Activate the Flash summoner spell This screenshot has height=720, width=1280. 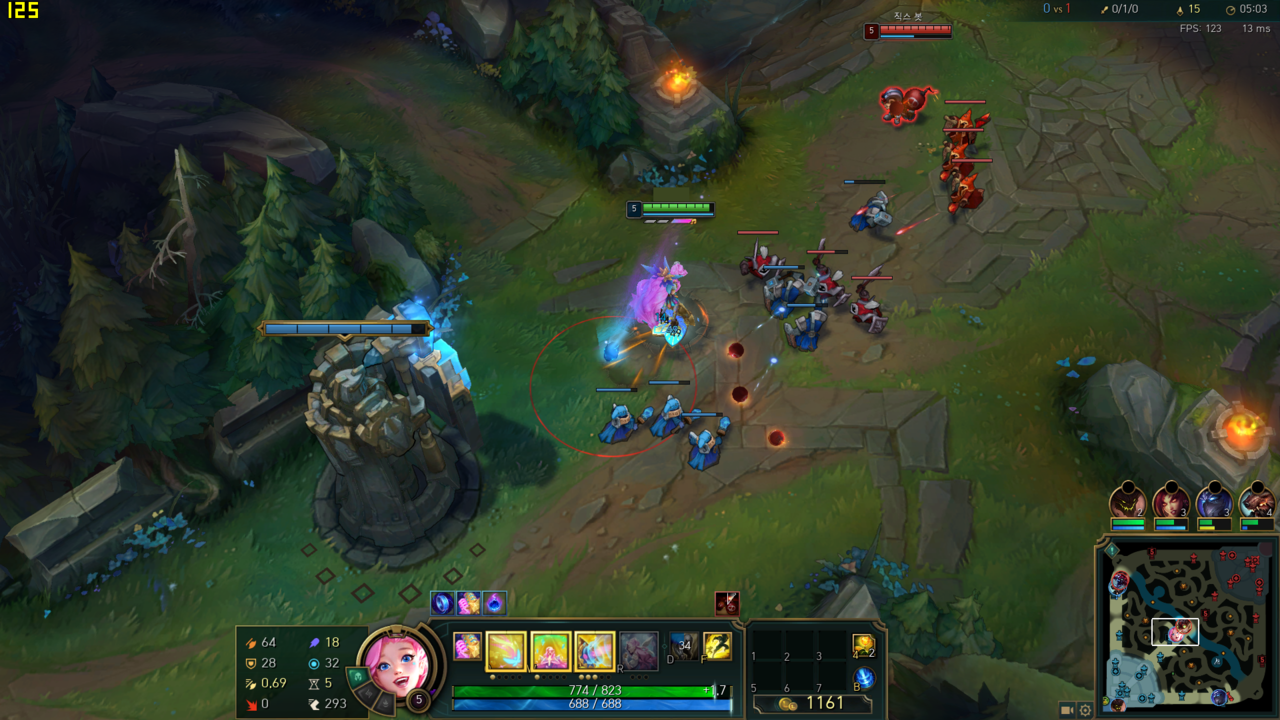coord(717,646)
